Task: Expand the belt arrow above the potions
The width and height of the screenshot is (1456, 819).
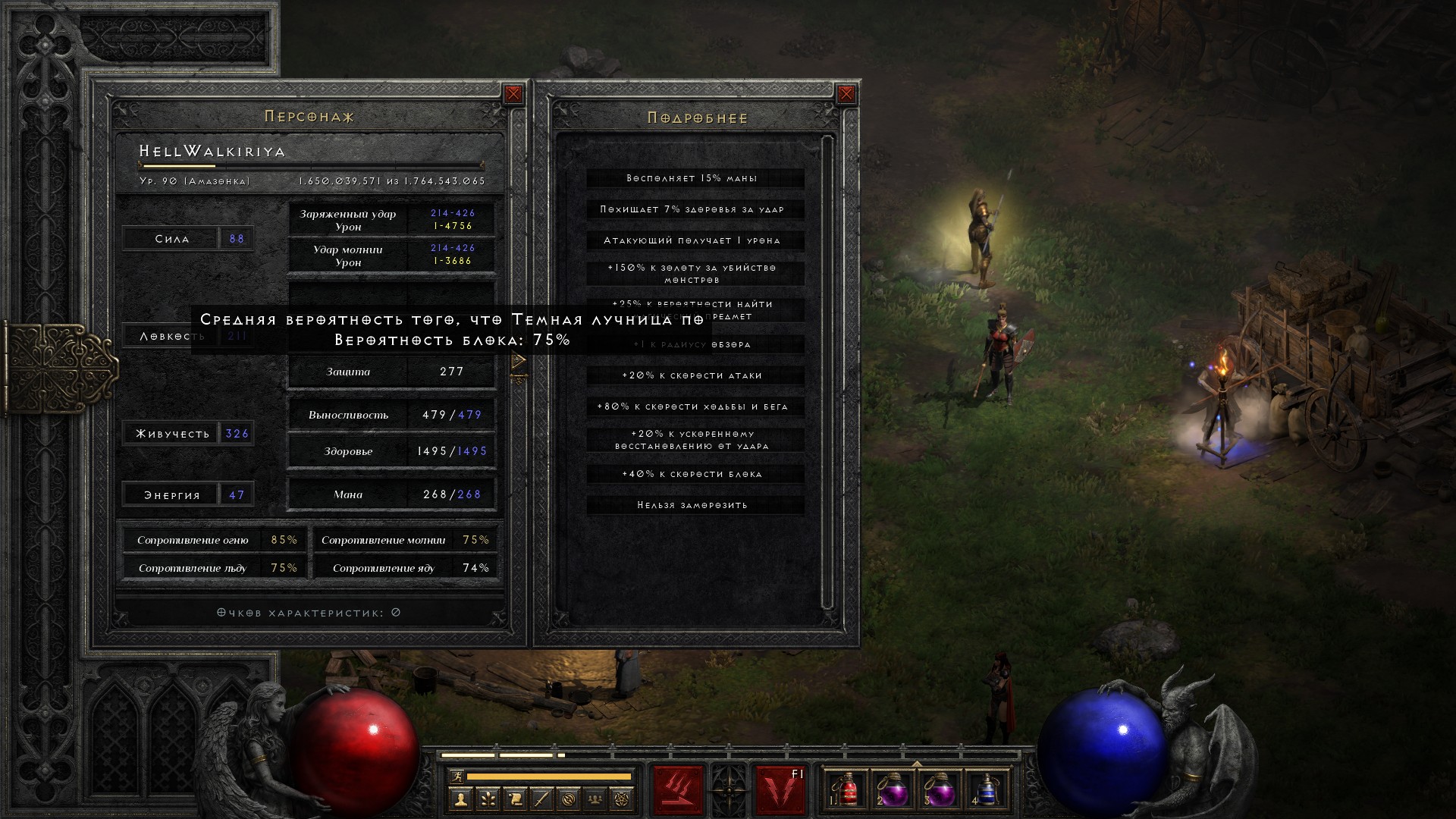Action: [917, 764]
